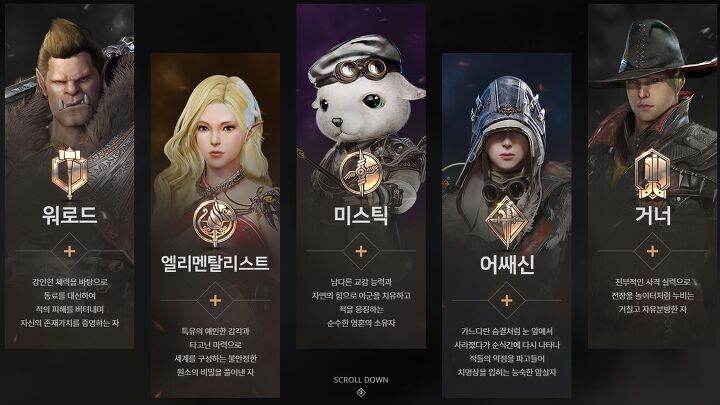Open the plus button under 거너
This screenshot has width=720, height=405.
(652, 250)
